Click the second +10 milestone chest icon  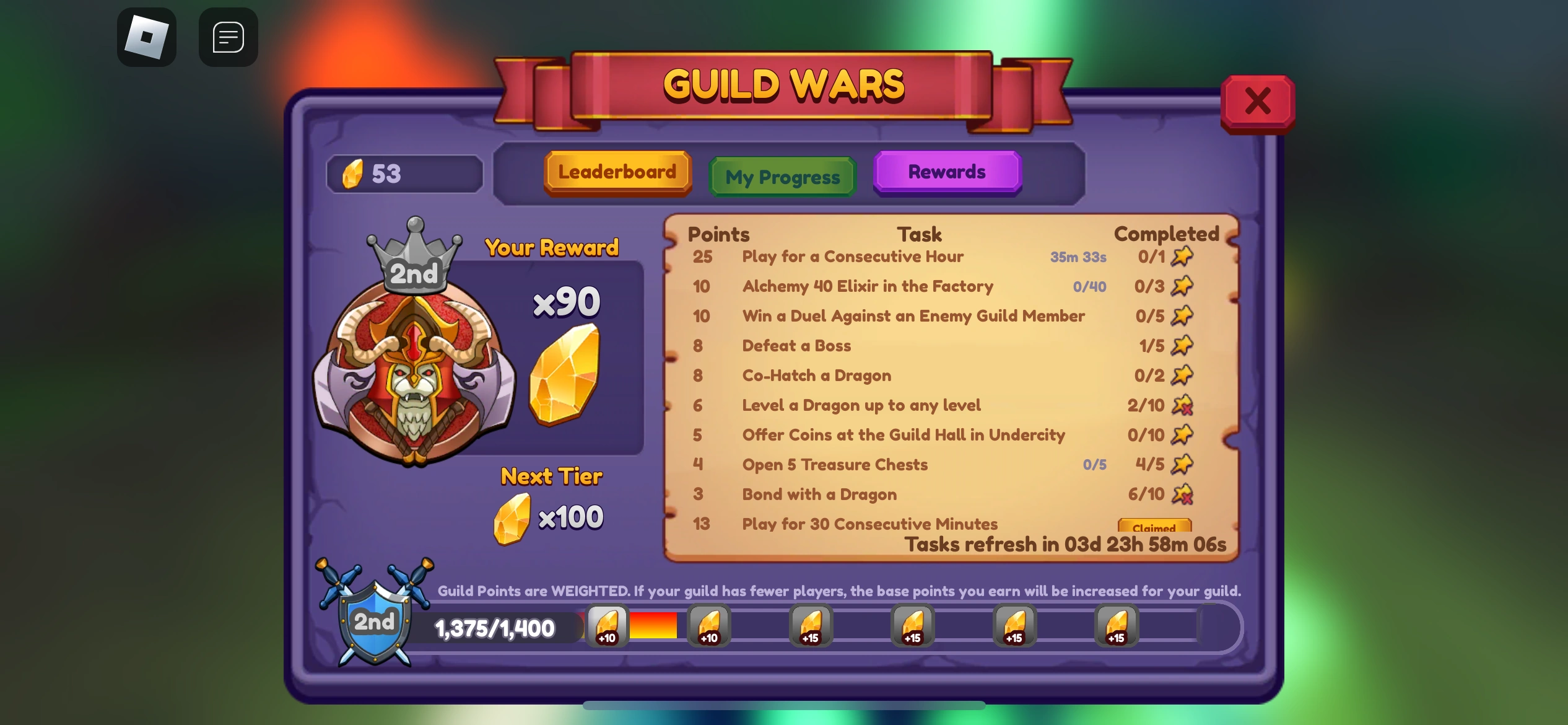708,626
